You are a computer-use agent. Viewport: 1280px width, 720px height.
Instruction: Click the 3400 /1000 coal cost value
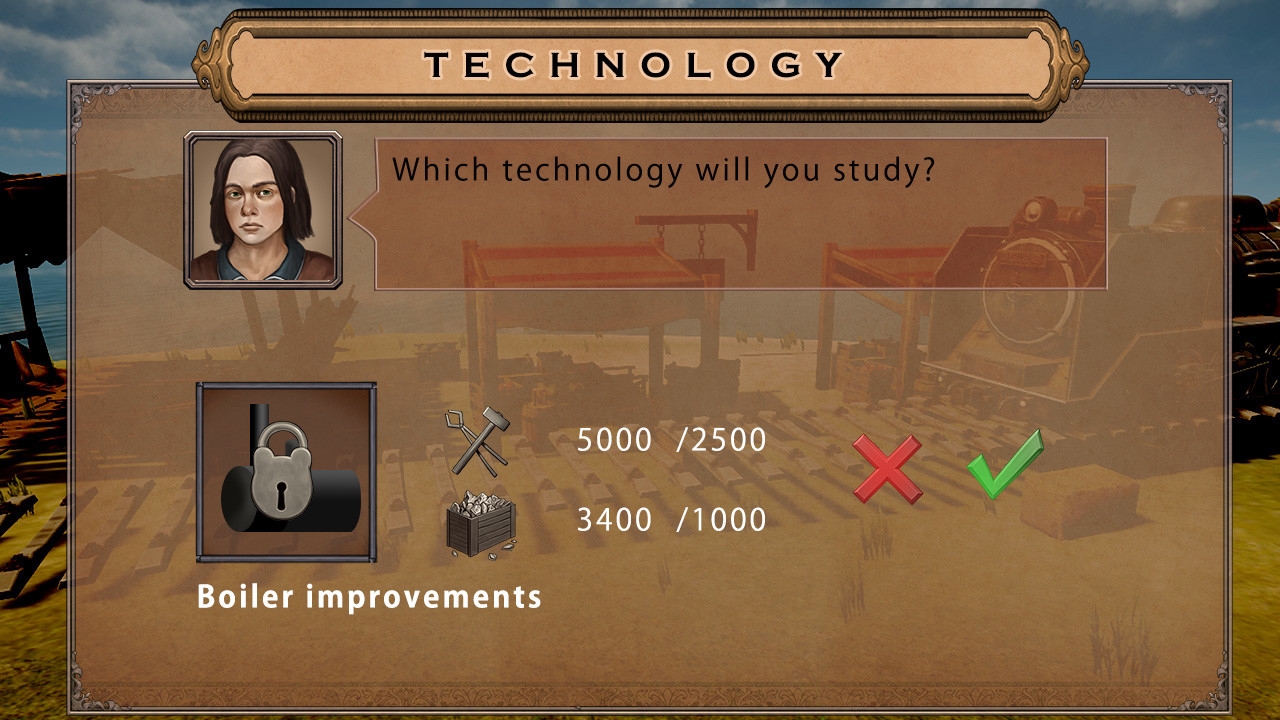pos(670,518)
